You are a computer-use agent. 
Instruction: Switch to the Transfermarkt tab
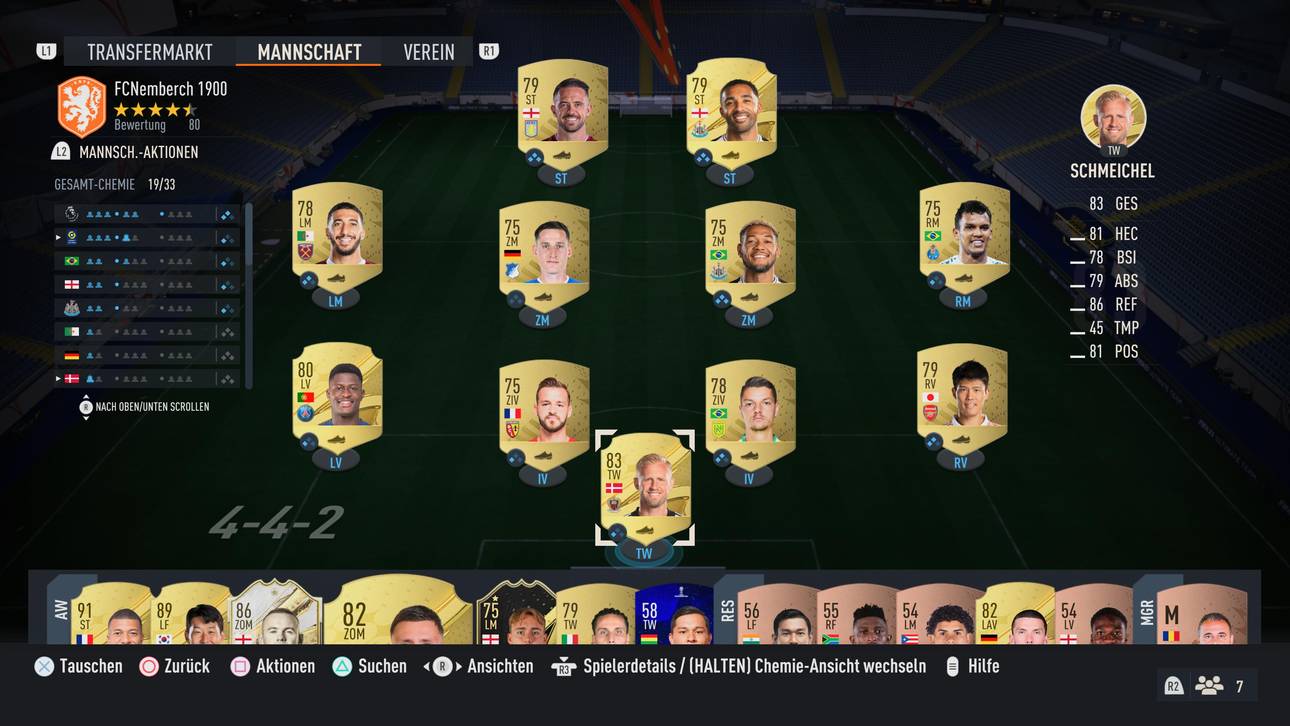tap(149, 52)
